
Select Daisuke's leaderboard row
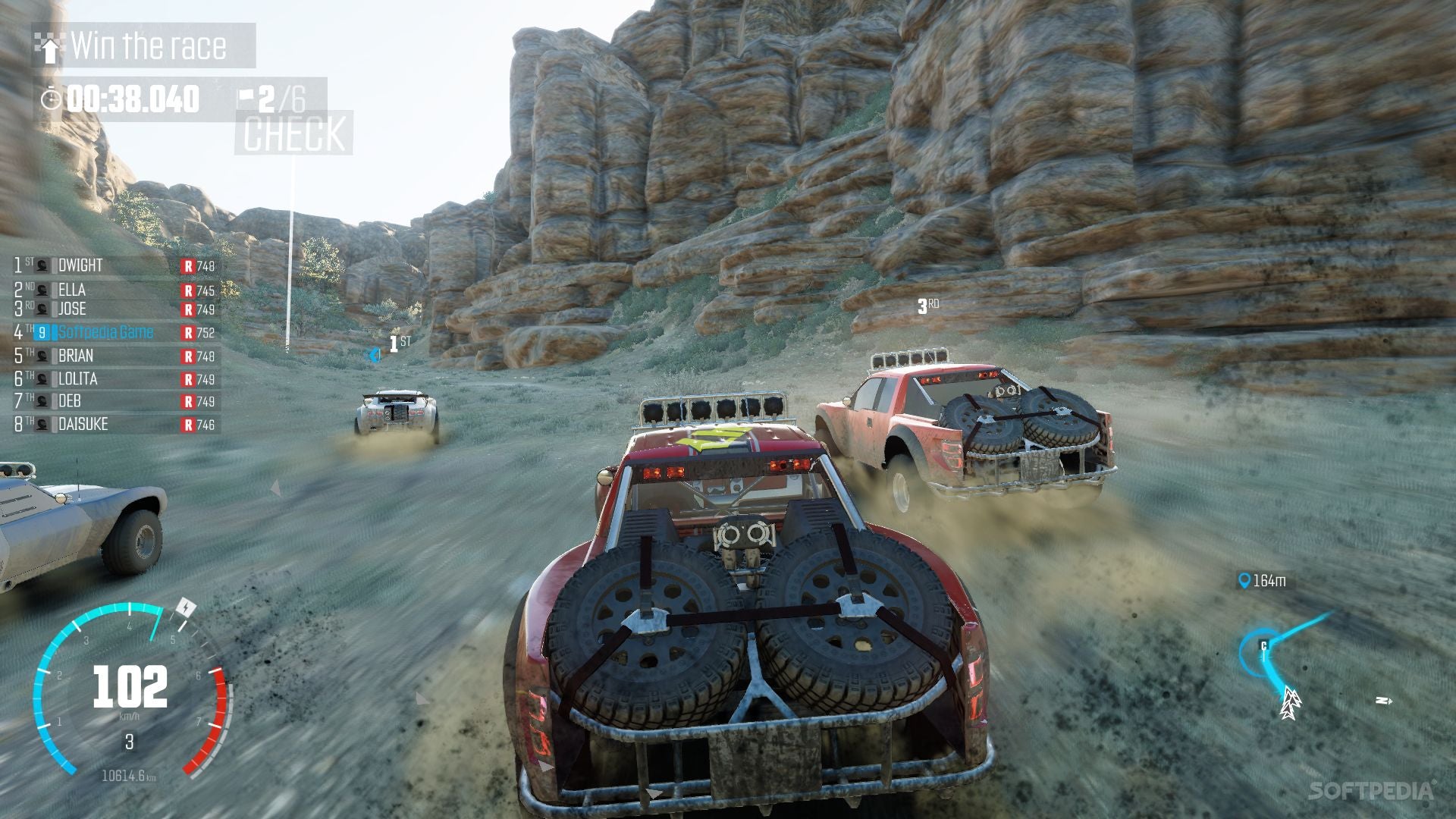pos(115,425)
